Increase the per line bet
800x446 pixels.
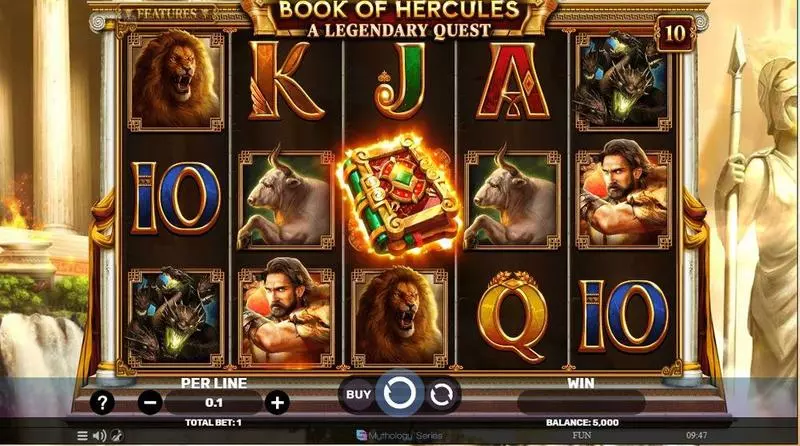pyautogui.click(x=277, y=403)
